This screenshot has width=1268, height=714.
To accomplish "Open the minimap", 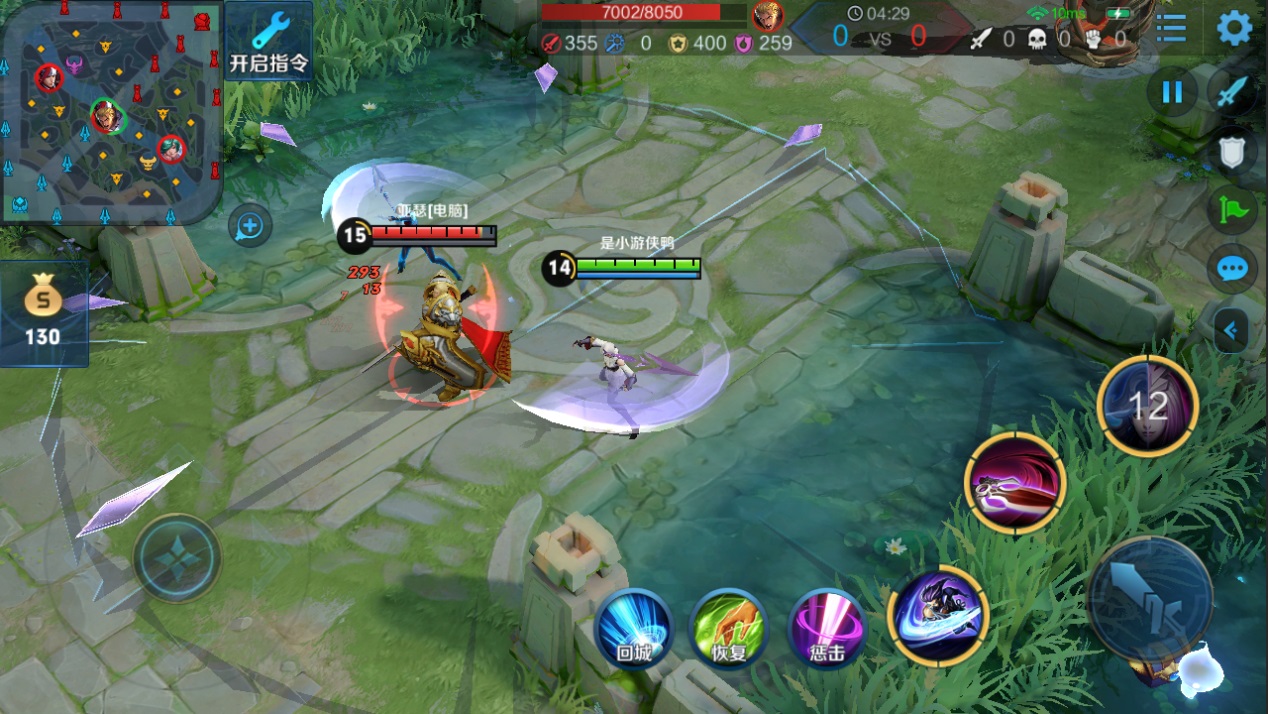I will 110,112.
